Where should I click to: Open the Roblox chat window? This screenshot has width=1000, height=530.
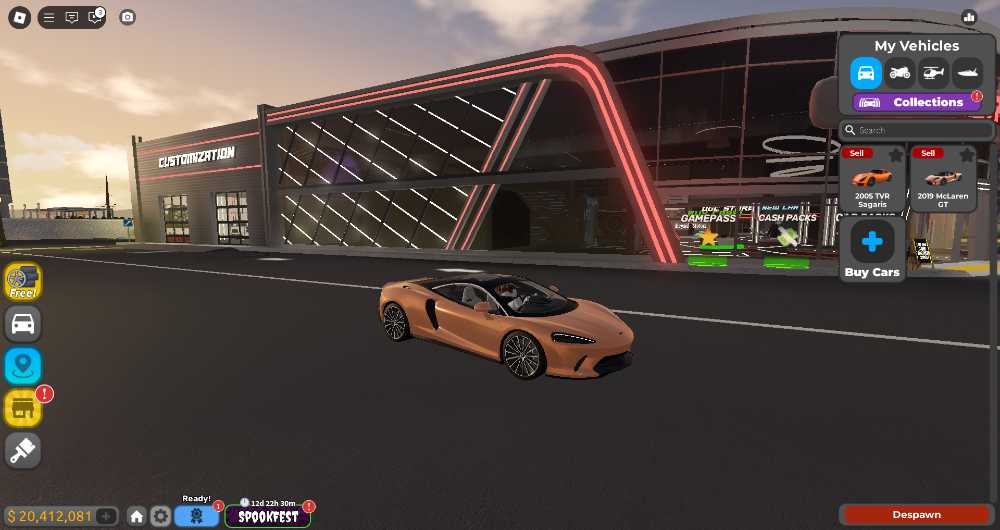[72, 17]
